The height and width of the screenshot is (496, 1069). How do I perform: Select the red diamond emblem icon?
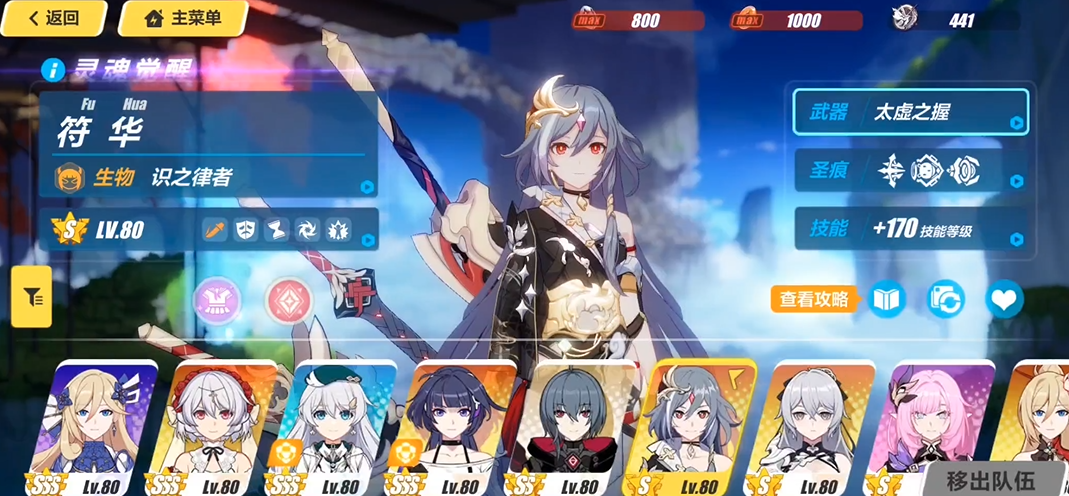pos(288,299)
